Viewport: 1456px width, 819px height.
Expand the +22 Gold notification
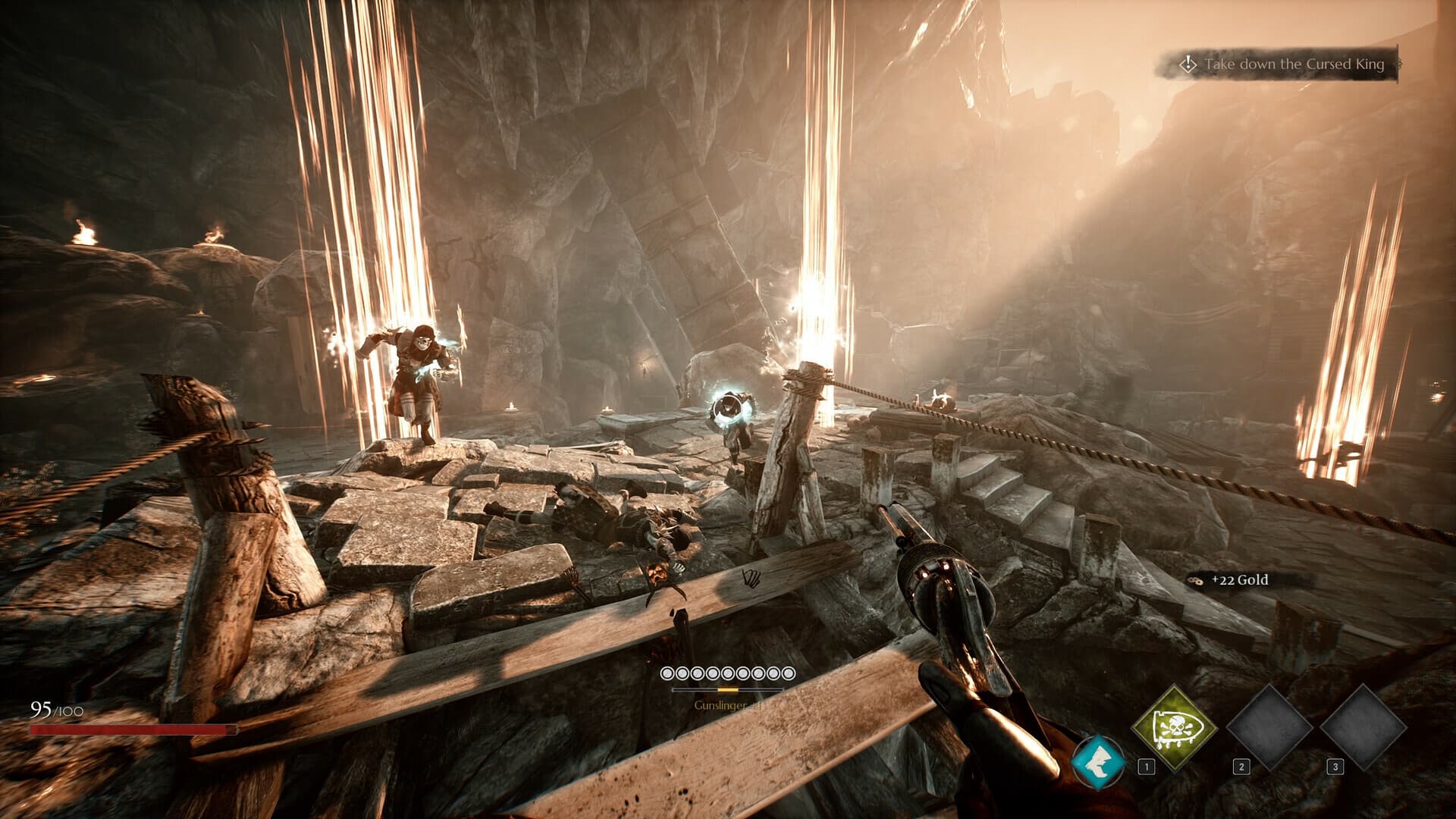pyautogui.click(x=1228, y=579)
